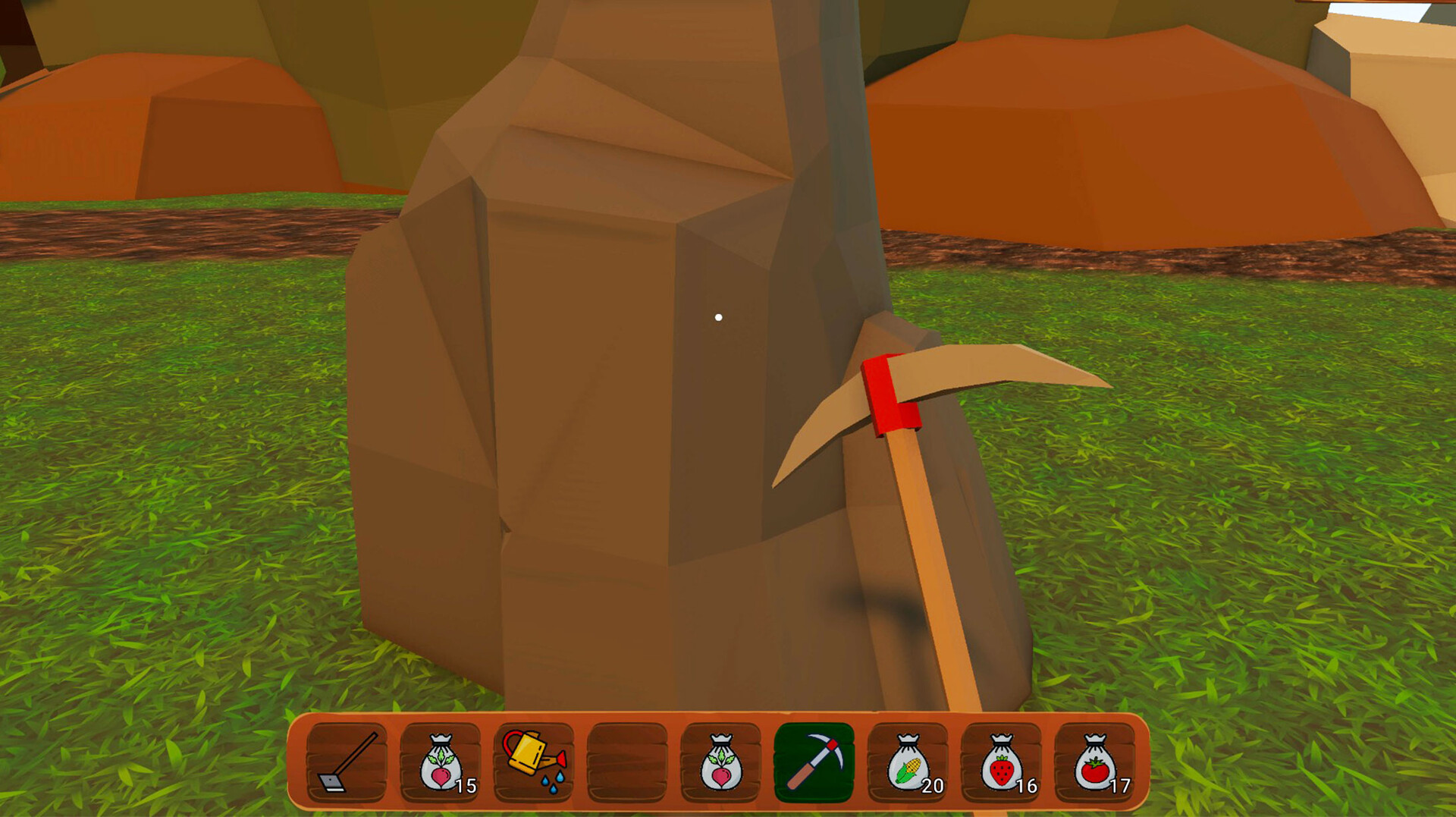Switch to the tomato seed bag

pyautogui.click(x=1094, y=762)
